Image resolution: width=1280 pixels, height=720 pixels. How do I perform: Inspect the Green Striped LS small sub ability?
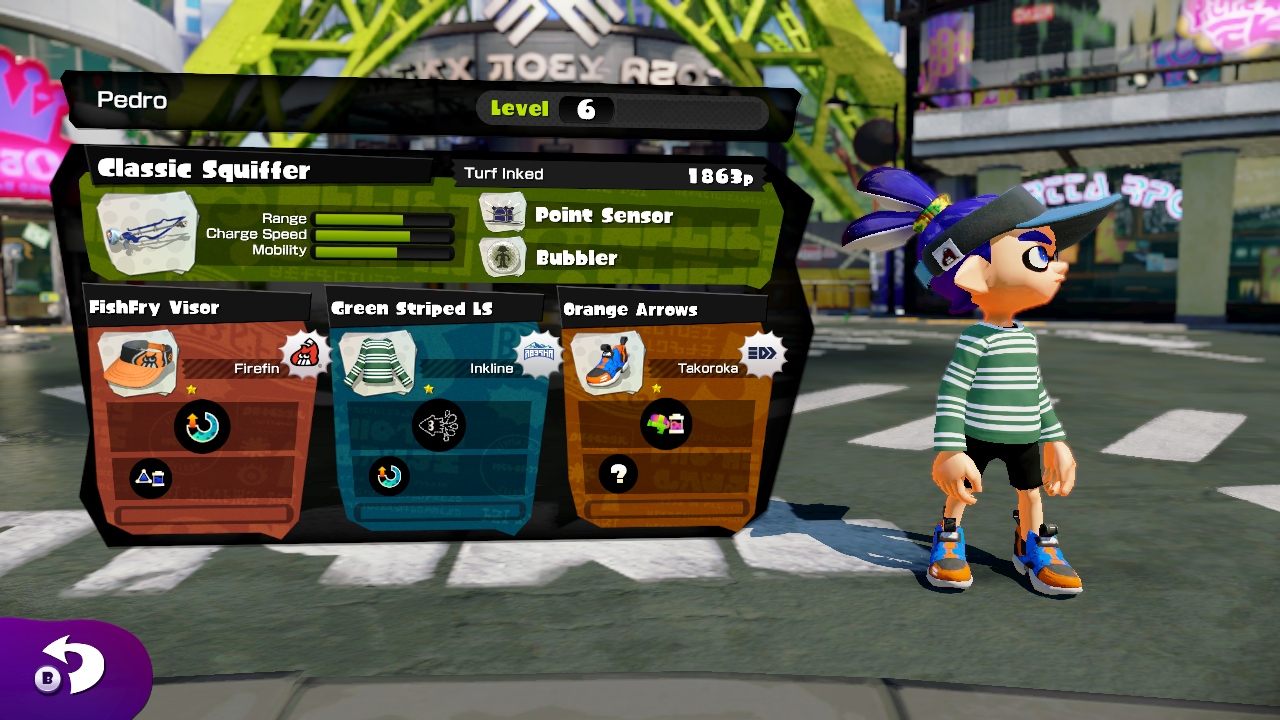coord(389,474)
